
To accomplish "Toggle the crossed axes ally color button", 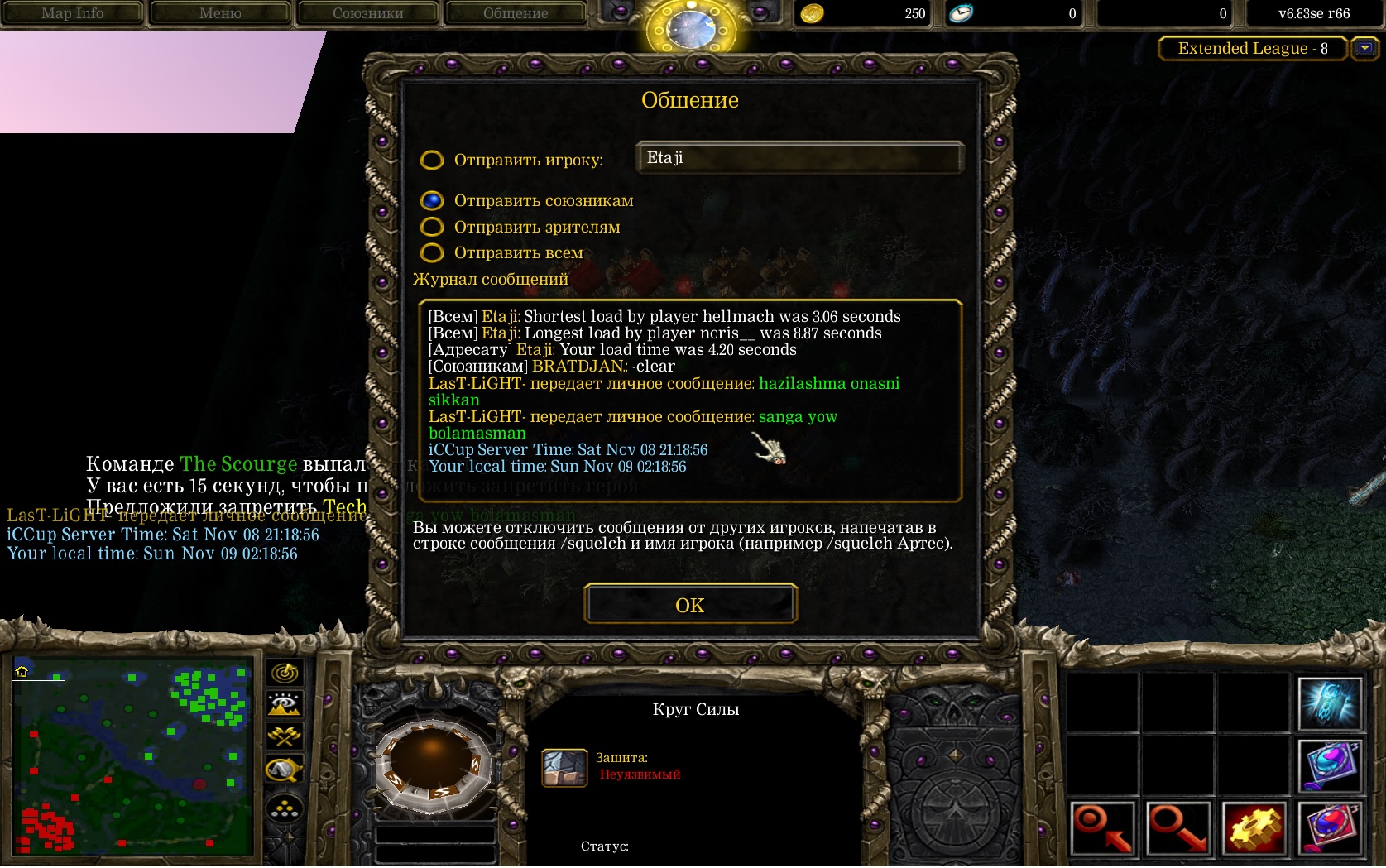I will pos(285,736).
